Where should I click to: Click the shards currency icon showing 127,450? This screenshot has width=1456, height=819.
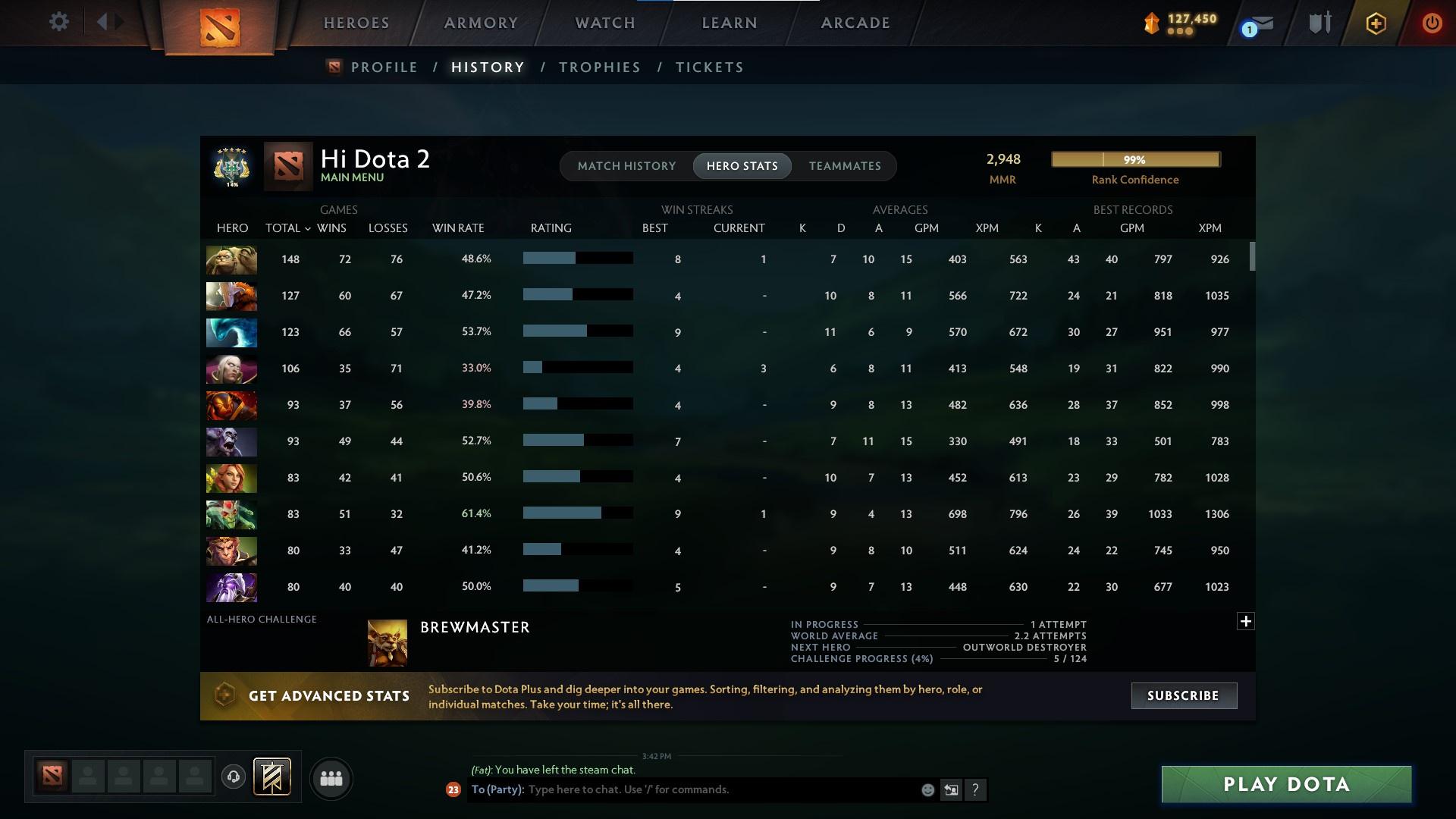(x=1150, y=24)
